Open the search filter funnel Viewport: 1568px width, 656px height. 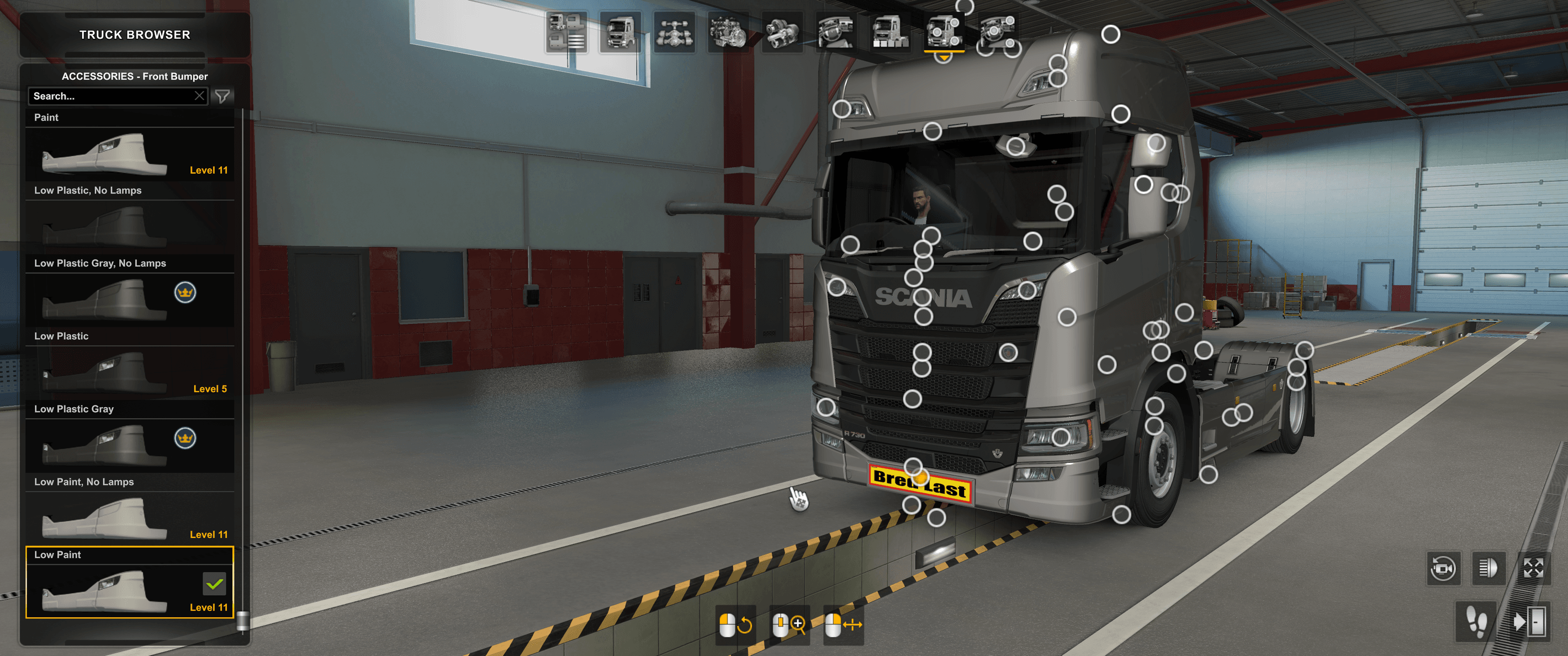(x=224, y=95)
